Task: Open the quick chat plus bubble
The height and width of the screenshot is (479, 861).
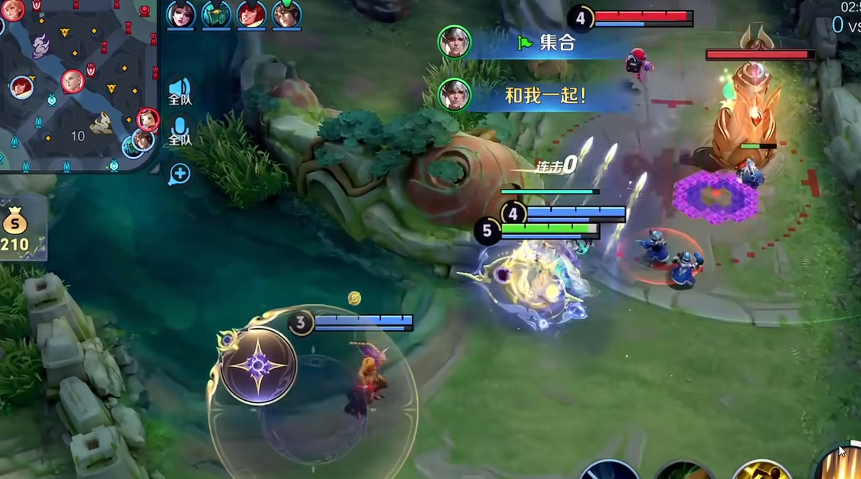Action: click(x=180, y=174)
